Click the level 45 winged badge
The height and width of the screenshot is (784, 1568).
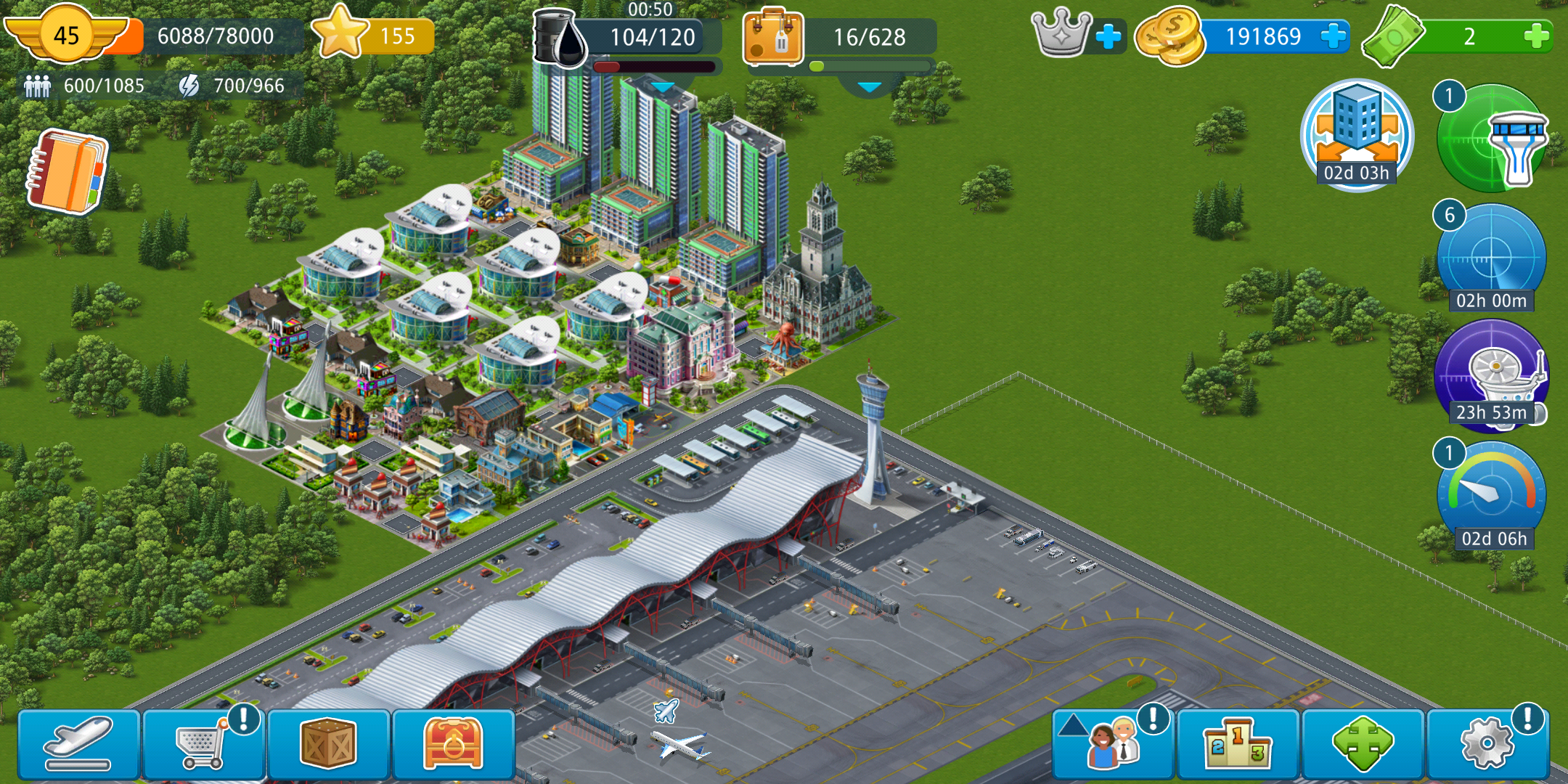pos(66,35)
